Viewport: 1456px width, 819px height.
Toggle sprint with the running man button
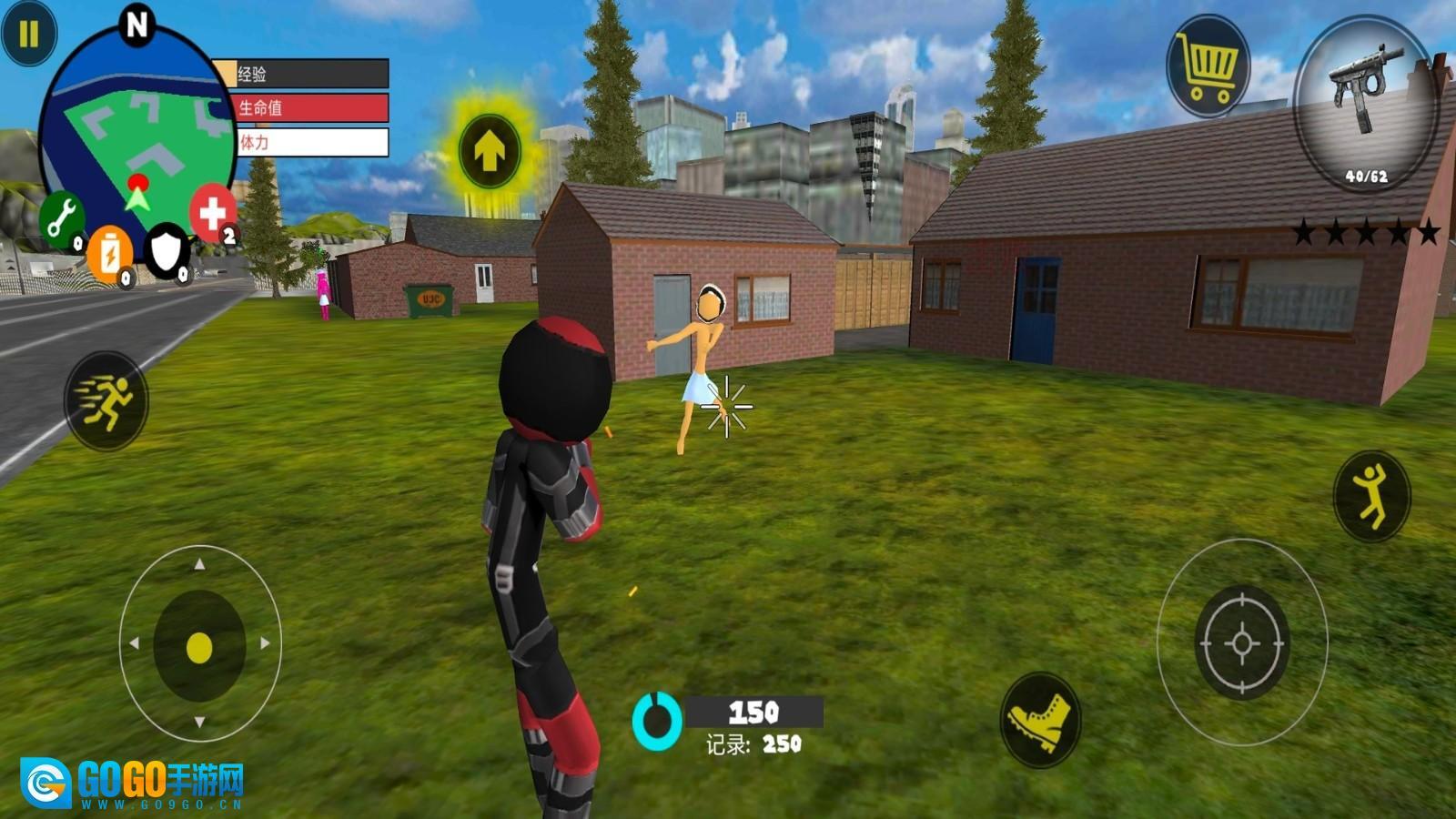[106, 400]
